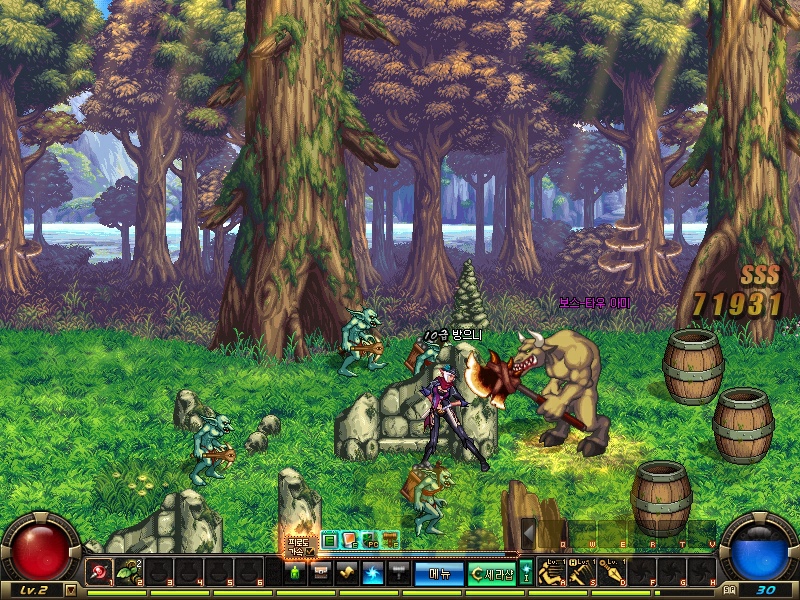Activate the slash skill on slot S

point(580,573)
